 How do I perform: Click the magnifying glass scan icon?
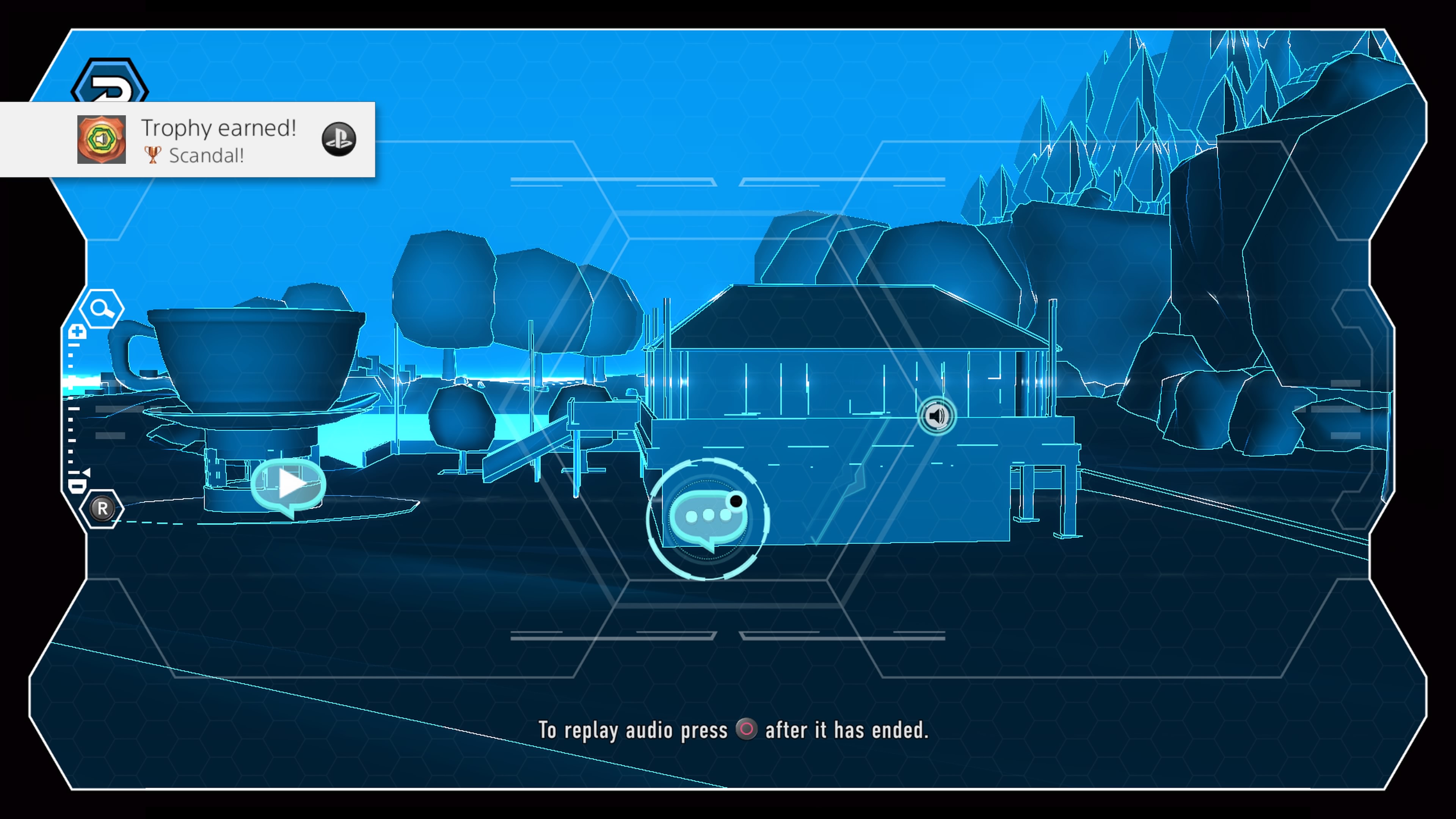click(101, 309)
